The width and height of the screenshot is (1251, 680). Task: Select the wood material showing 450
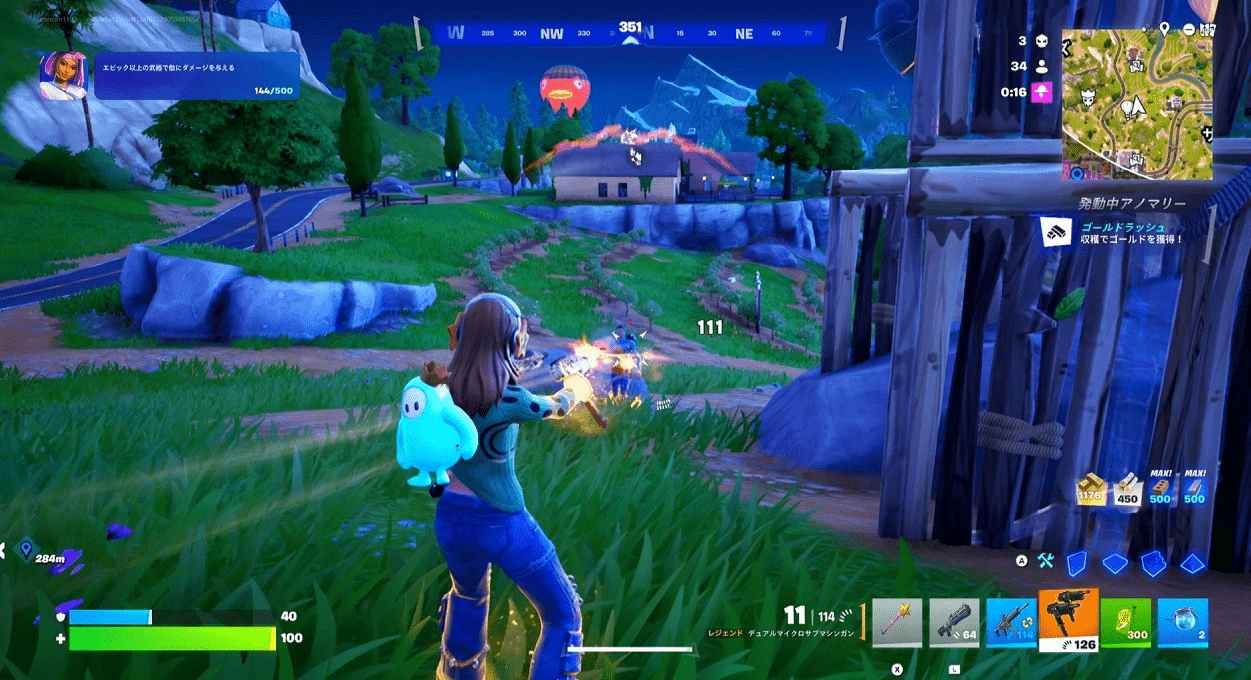[x=1127, y=489]
